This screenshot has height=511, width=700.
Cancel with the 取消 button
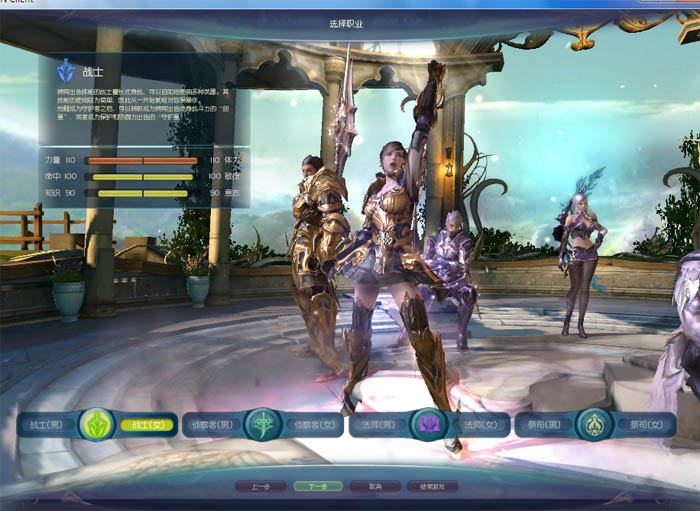pyautogui.click(x=375, y=487)
